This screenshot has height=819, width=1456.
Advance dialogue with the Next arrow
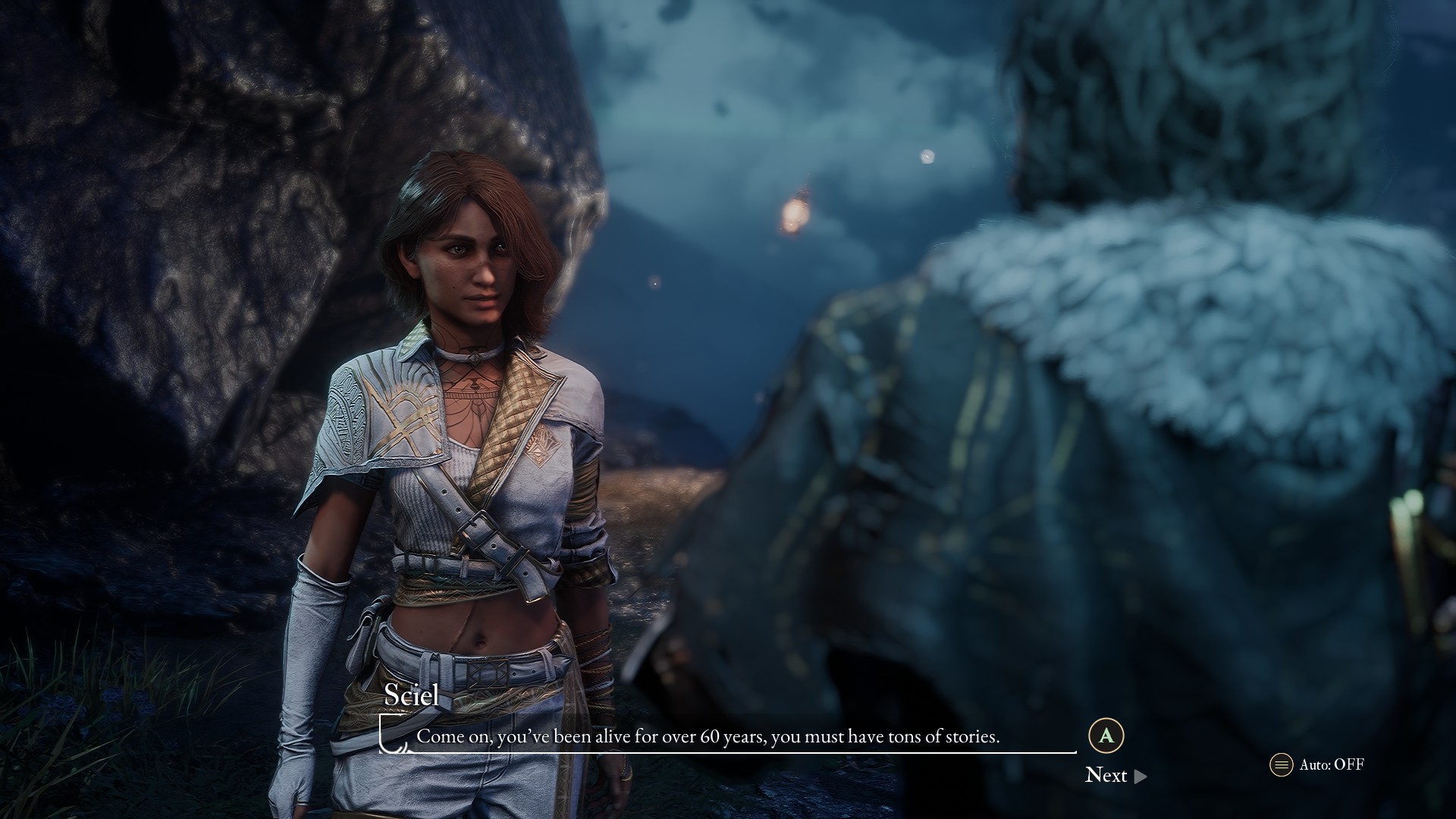tap(1140, 776)
